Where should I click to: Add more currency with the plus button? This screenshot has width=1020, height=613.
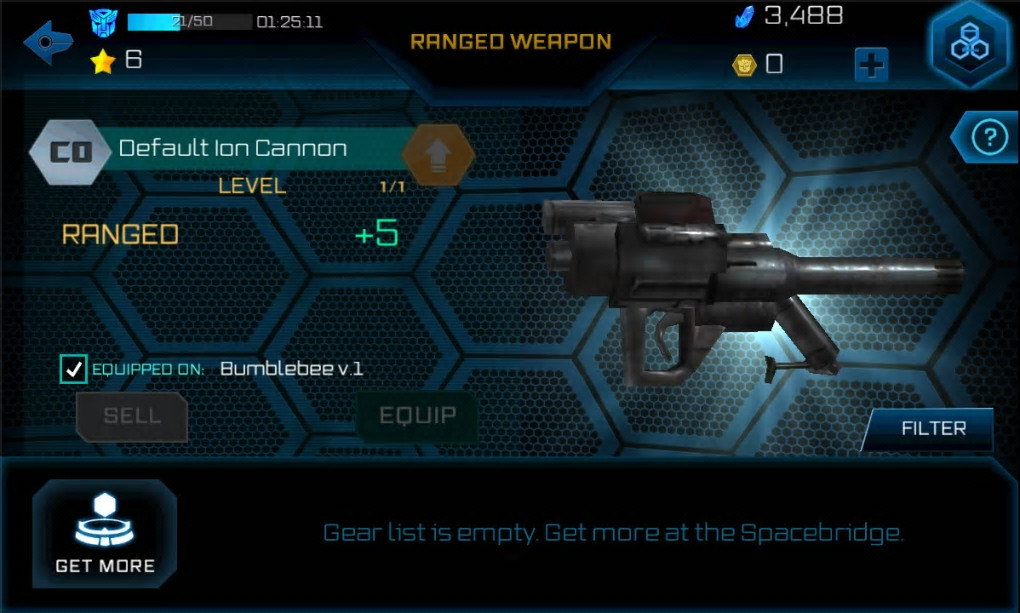(x=871, y=65)
